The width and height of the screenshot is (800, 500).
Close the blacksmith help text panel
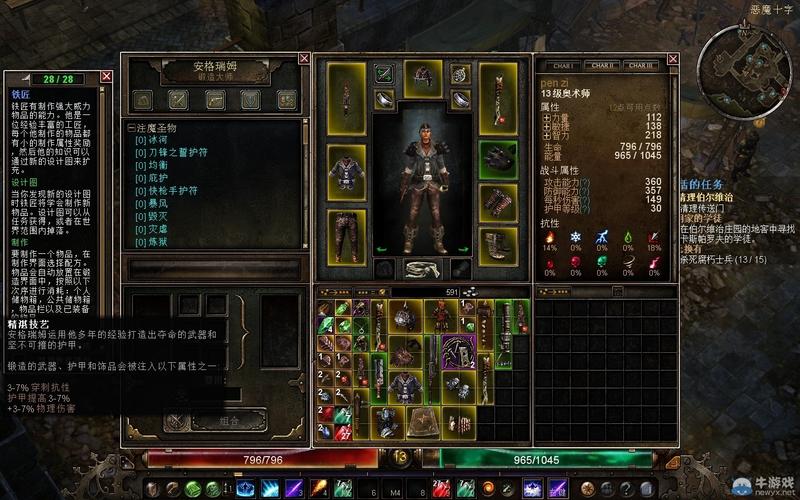point(106,77)
